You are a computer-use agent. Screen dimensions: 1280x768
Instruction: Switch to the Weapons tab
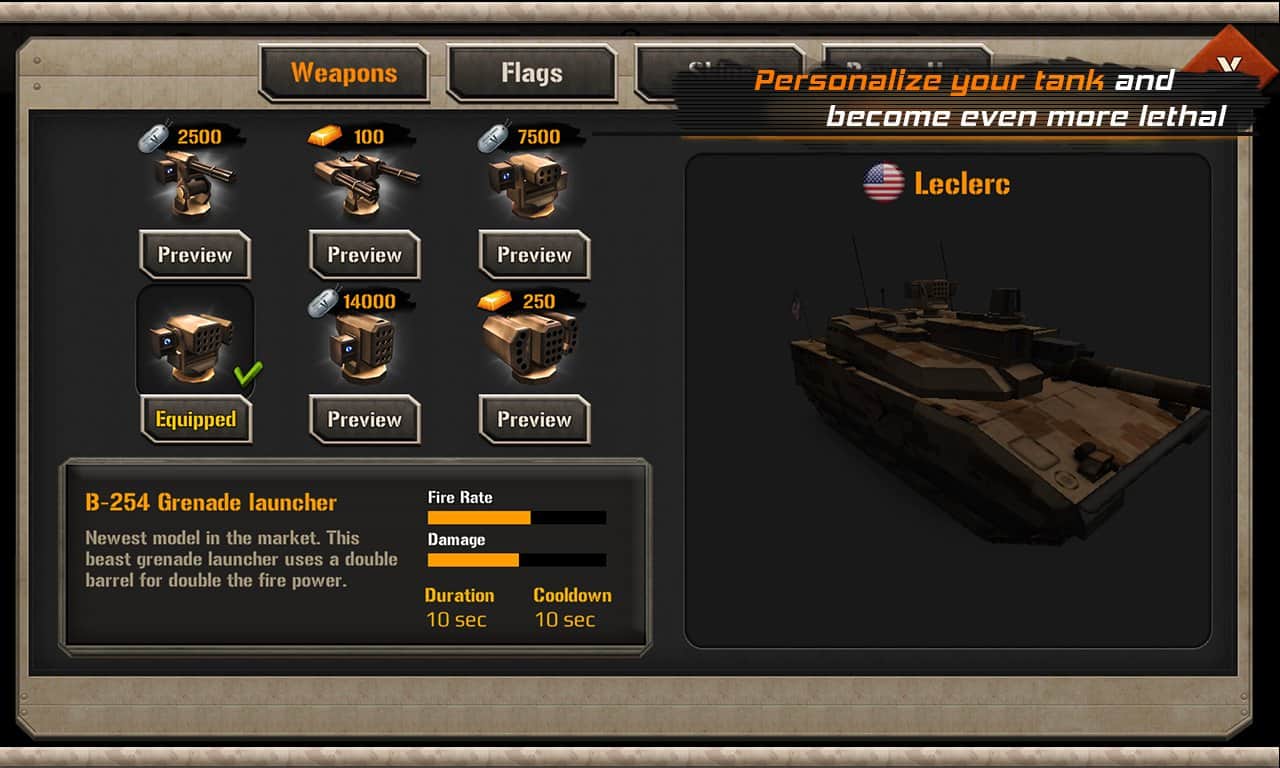pyautogui.click(x=344, y=73)
